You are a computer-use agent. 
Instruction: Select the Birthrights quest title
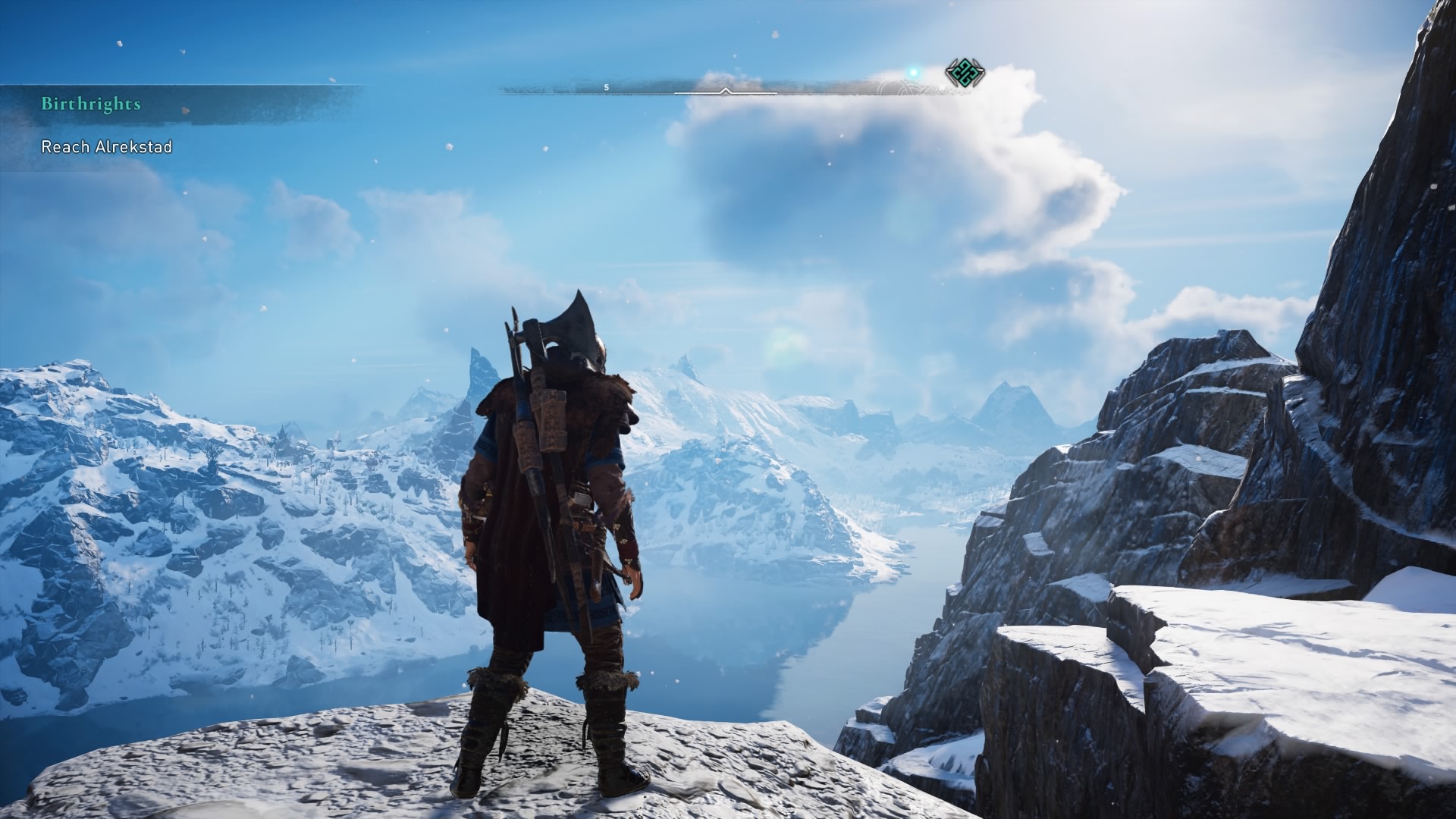click(x=91, y=104)
